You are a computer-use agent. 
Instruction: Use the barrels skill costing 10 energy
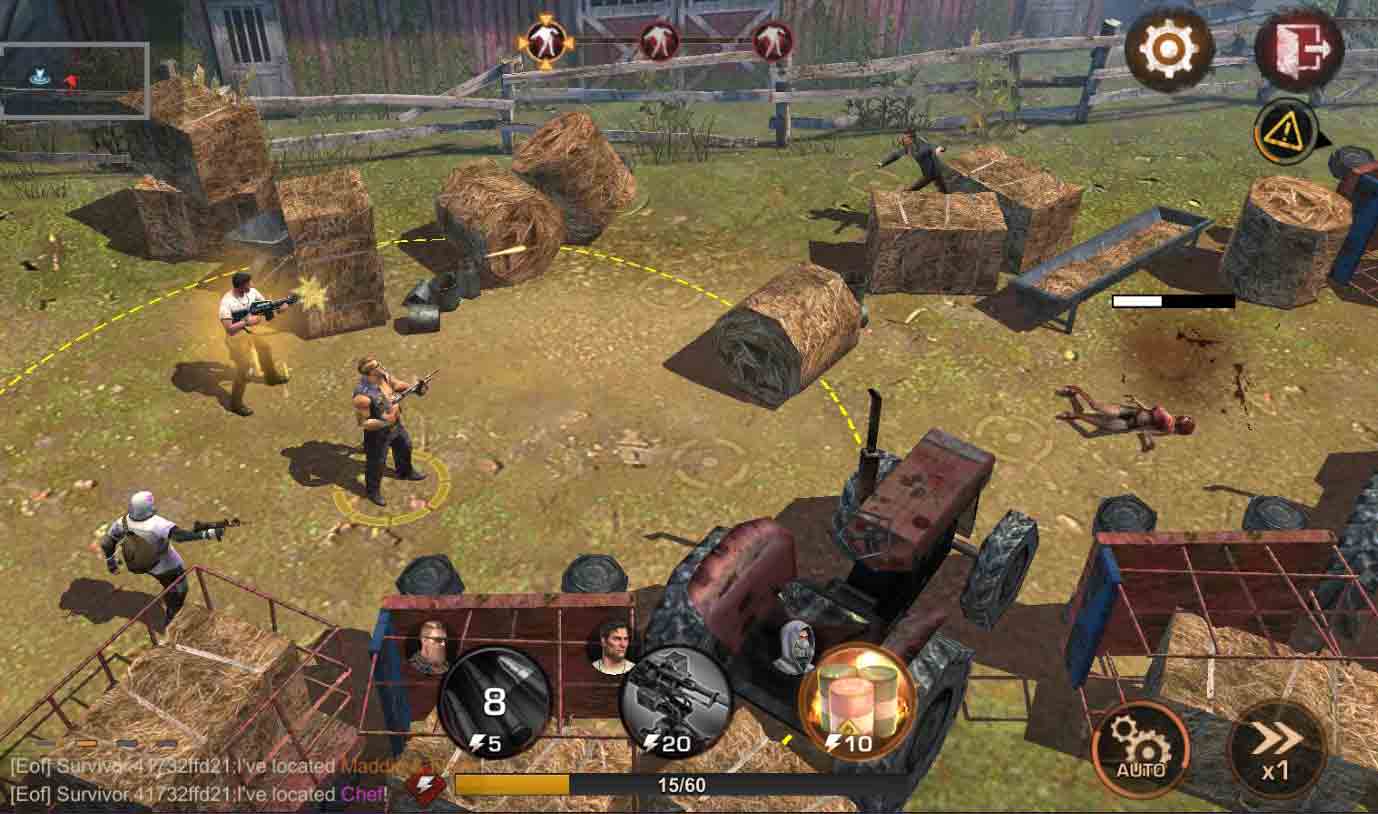pos(857,701)
